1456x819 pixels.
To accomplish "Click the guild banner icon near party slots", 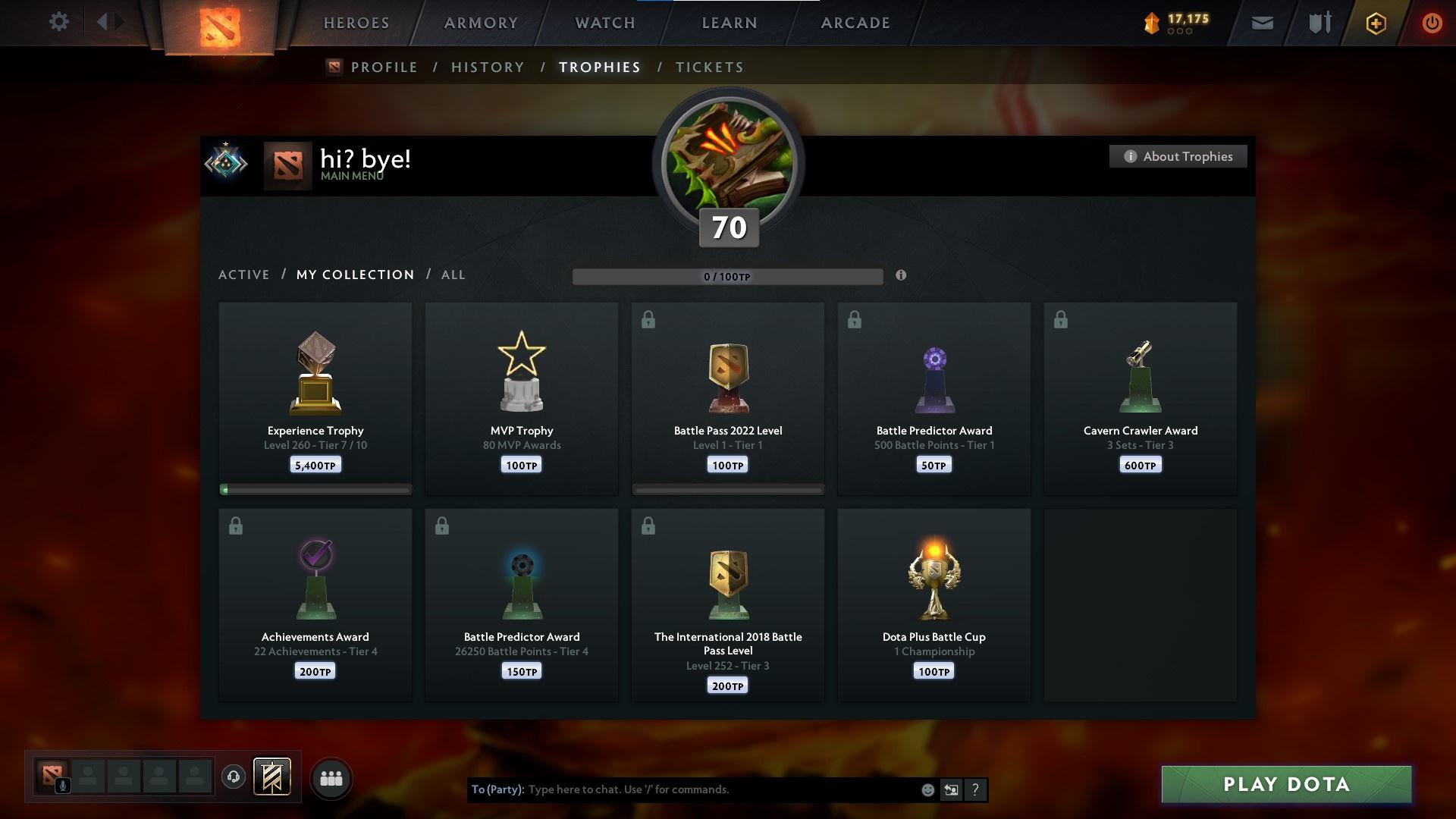I will 272,778.
